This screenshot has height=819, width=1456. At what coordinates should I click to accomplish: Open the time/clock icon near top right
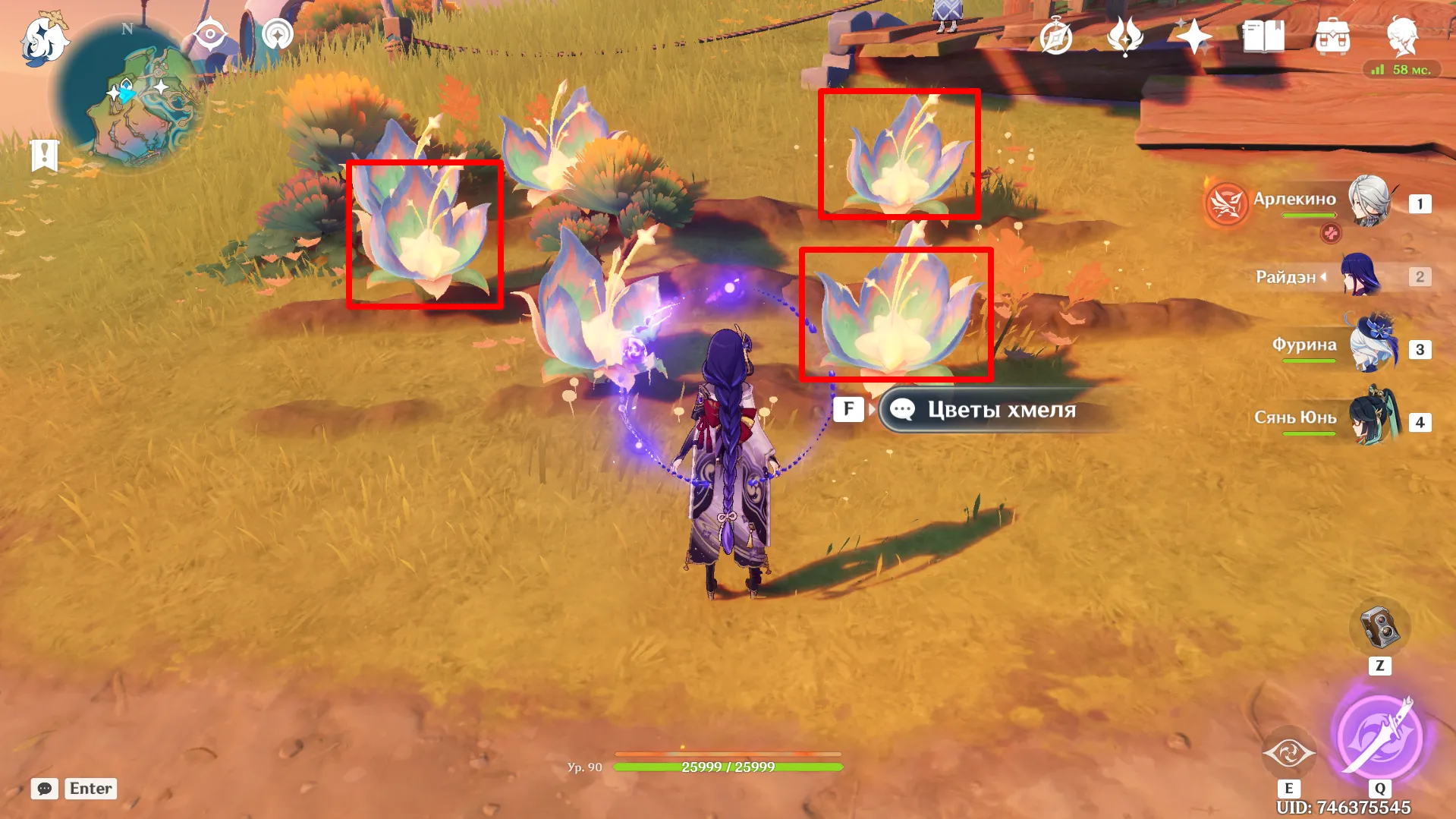(1055, 34)
